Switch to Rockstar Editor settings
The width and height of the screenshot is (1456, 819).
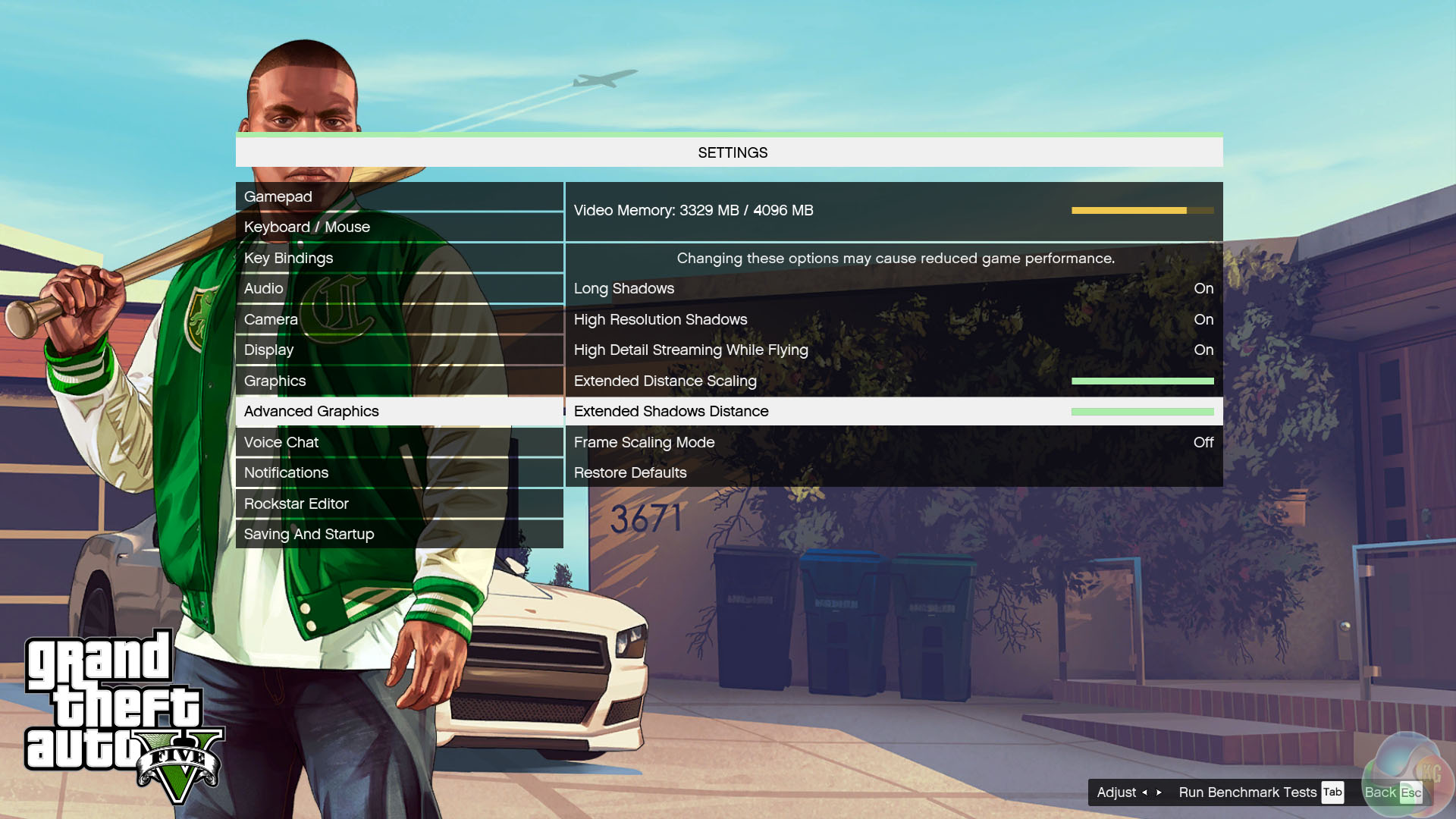coord(399,504)
